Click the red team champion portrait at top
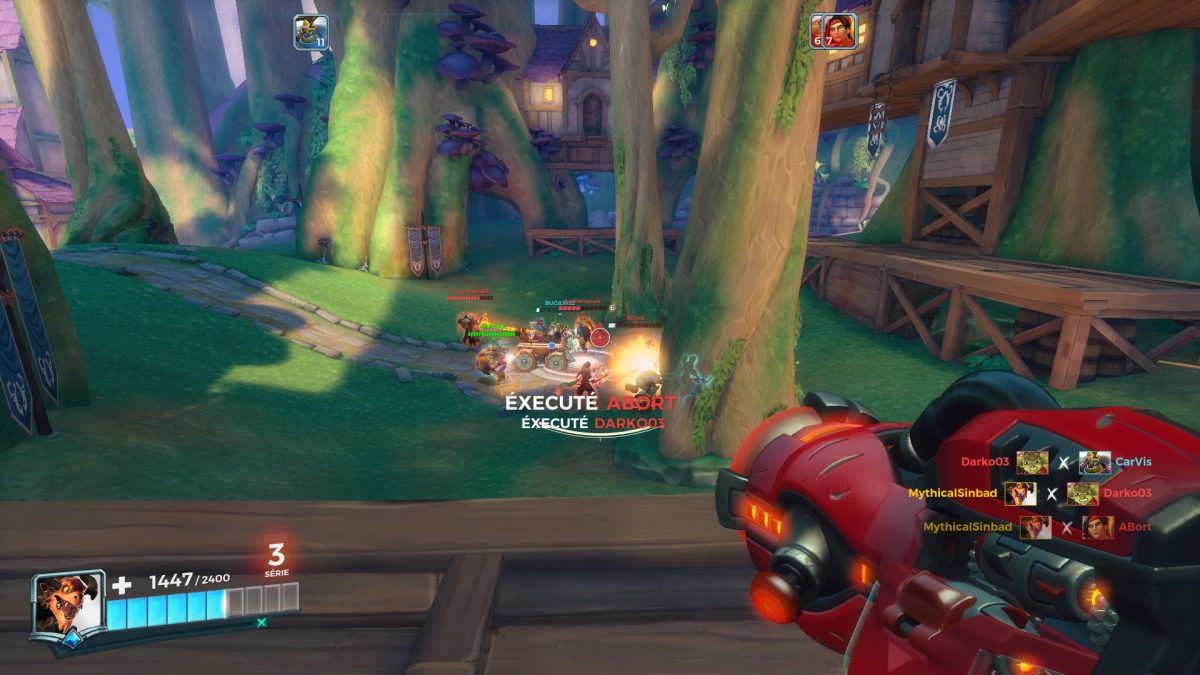 (834, 31)
